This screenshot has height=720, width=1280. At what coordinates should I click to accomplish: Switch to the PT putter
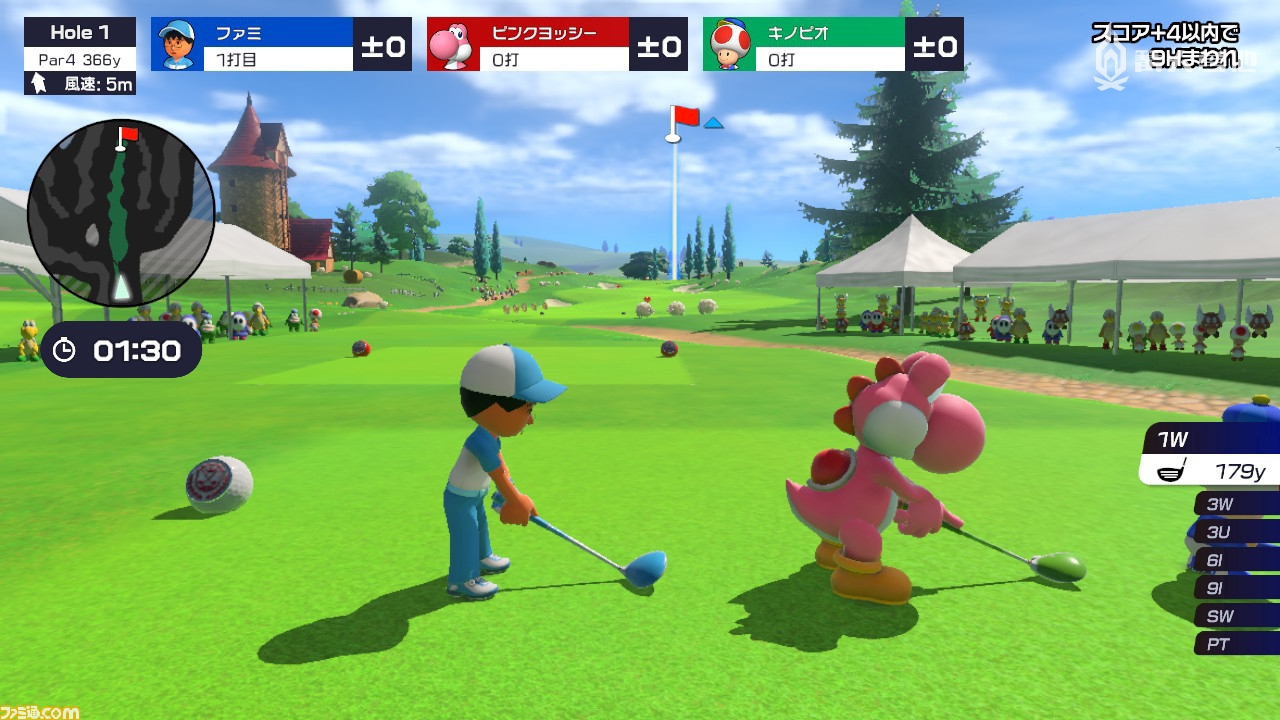pyautogui.click(x=1234, y=644)
